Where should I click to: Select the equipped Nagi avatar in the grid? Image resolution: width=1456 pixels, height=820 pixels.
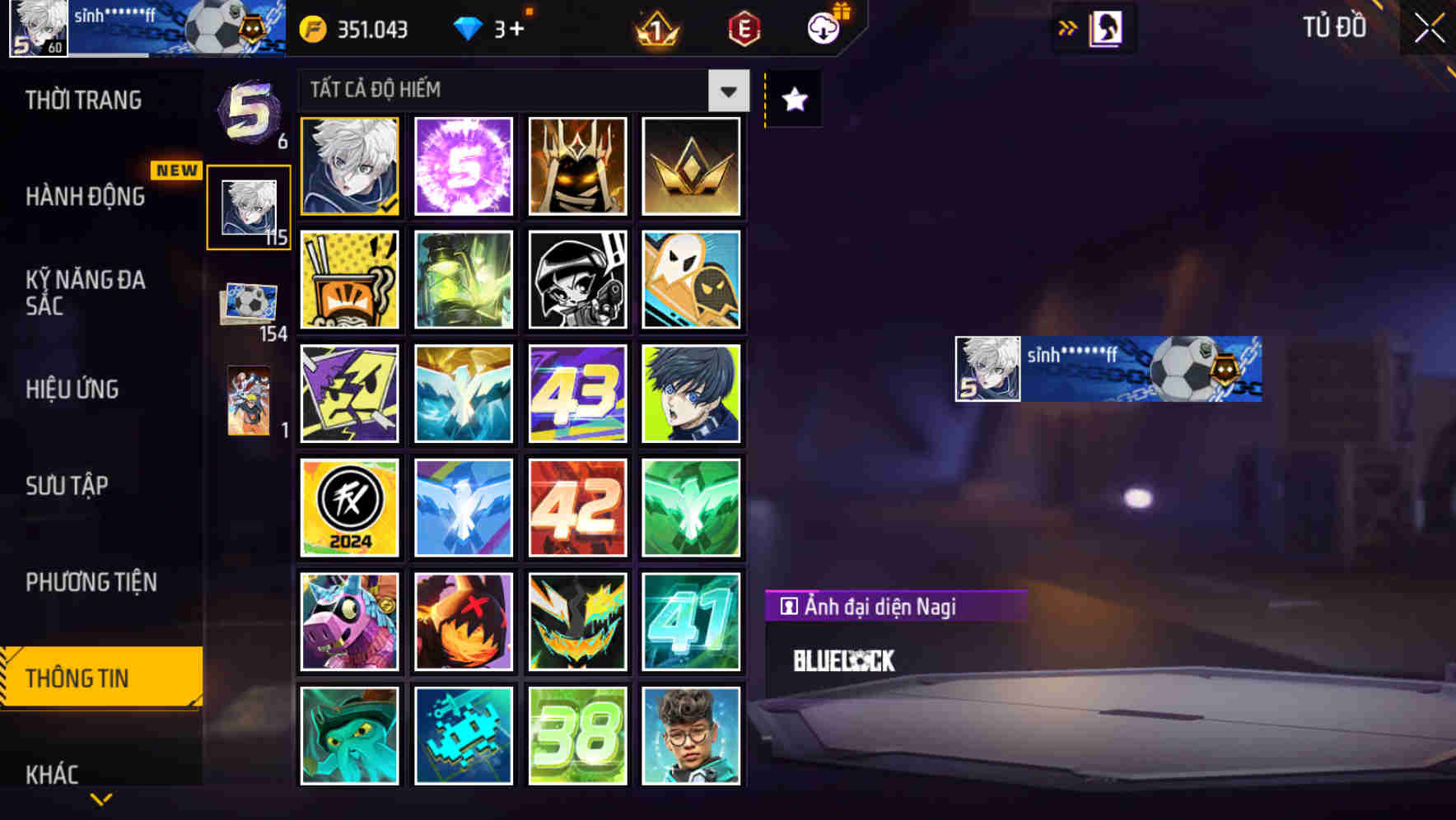[349, 167]
